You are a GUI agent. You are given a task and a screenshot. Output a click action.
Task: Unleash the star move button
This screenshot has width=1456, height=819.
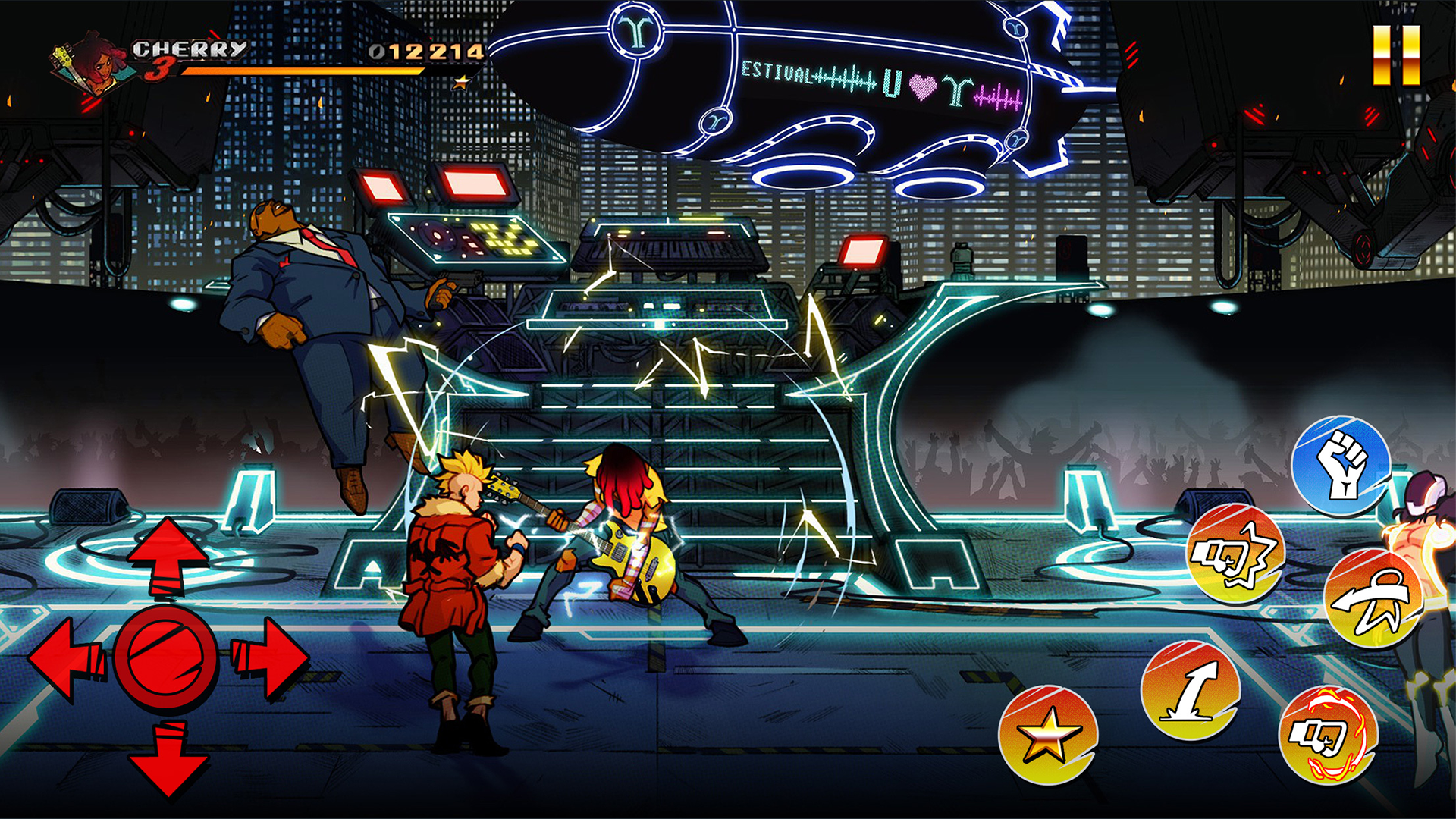1047,734
